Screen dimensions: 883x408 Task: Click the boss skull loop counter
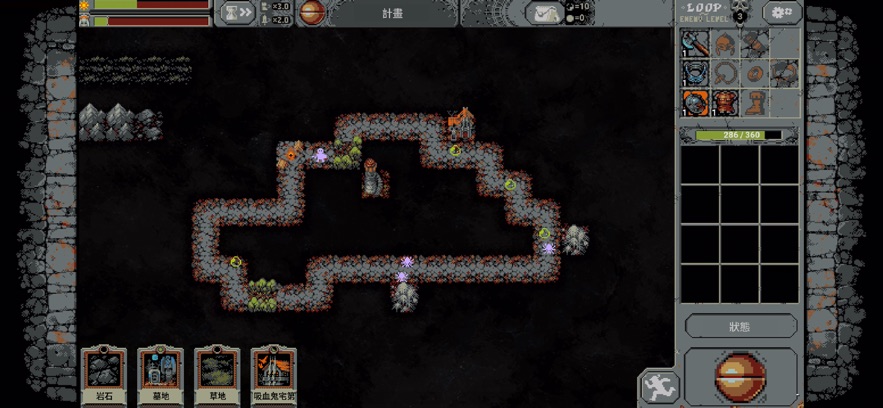pos(739,14)
